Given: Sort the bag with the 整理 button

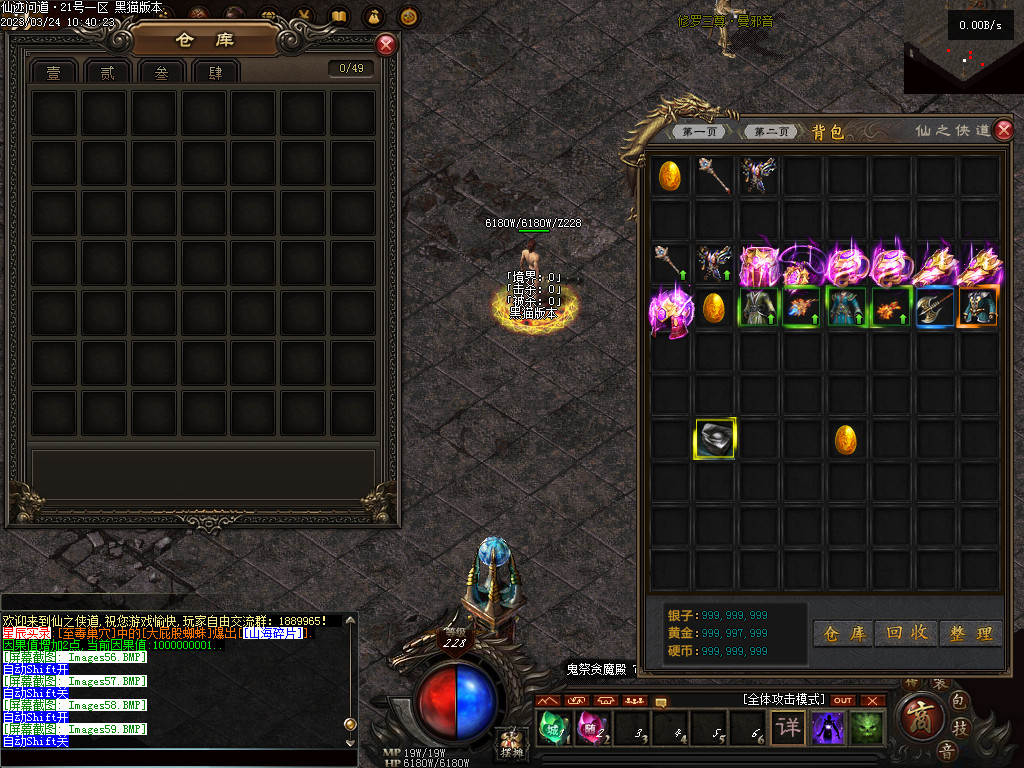Looking at the screenshot, I should pos(971,634).
